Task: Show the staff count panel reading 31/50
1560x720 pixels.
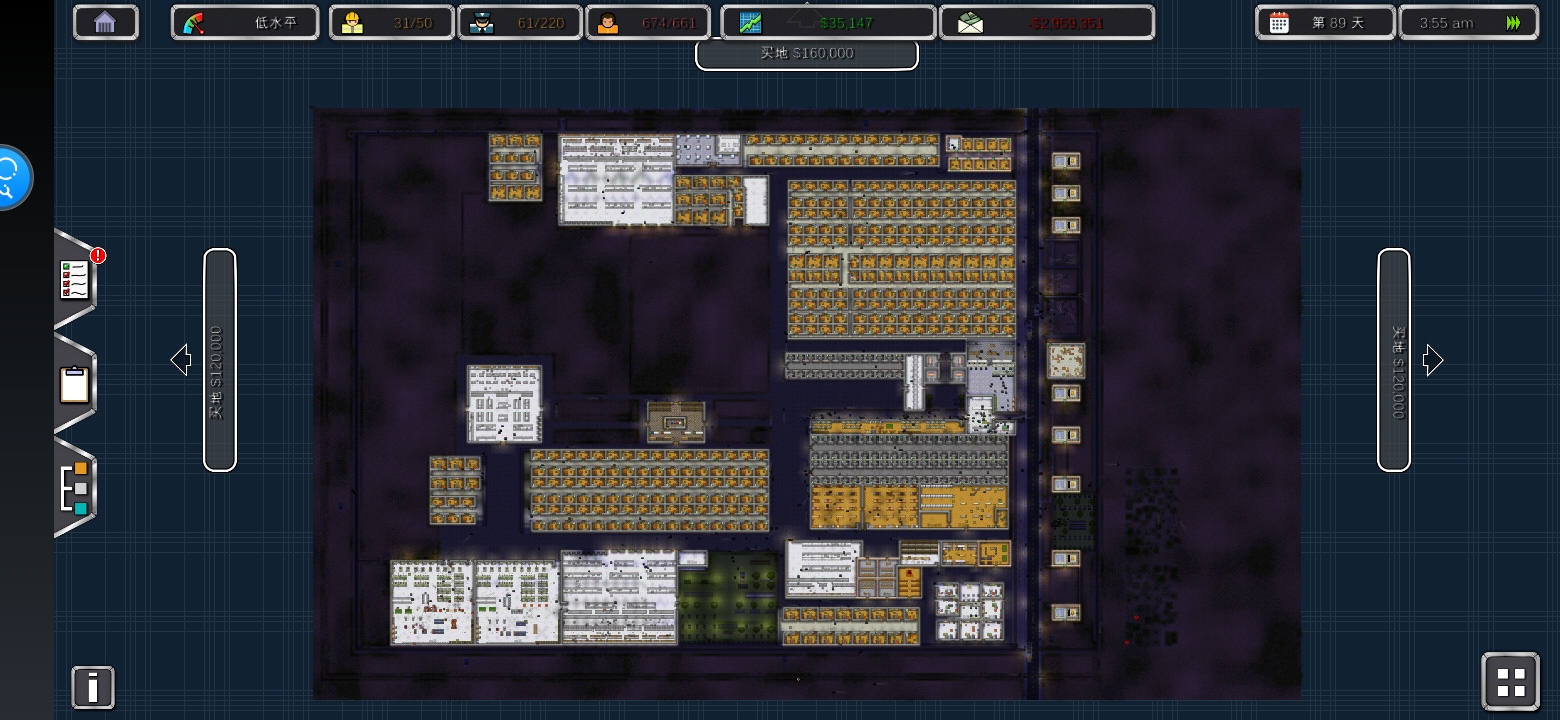Action: tap(392, 22)
